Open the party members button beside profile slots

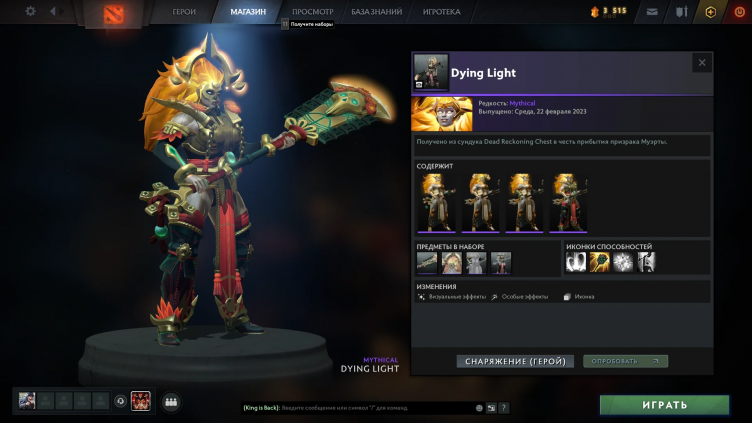[x=171, y=401]
